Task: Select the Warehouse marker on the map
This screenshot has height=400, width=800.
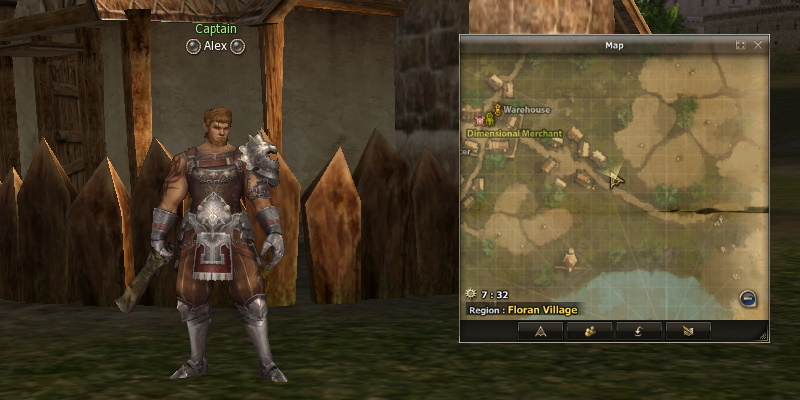Action: [x=497, y=109]
